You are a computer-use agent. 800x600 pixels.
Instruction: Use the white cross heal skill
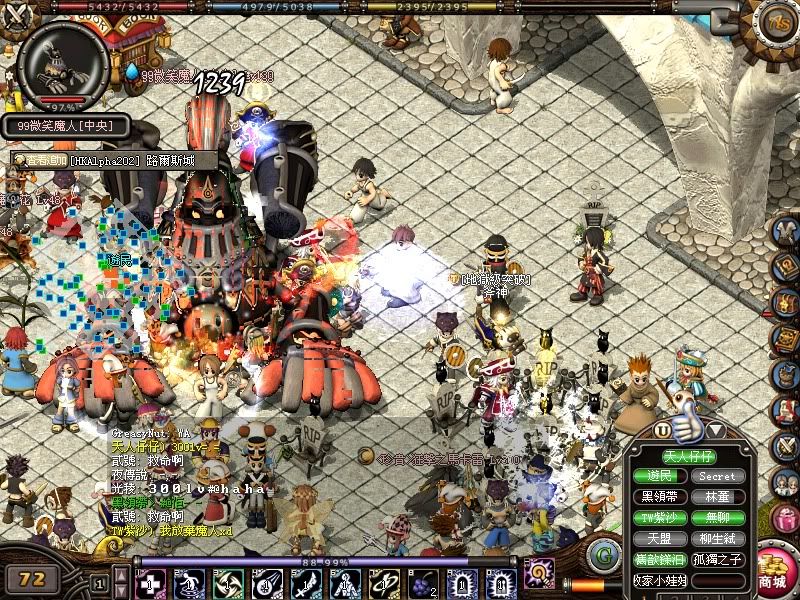[152, 583]
